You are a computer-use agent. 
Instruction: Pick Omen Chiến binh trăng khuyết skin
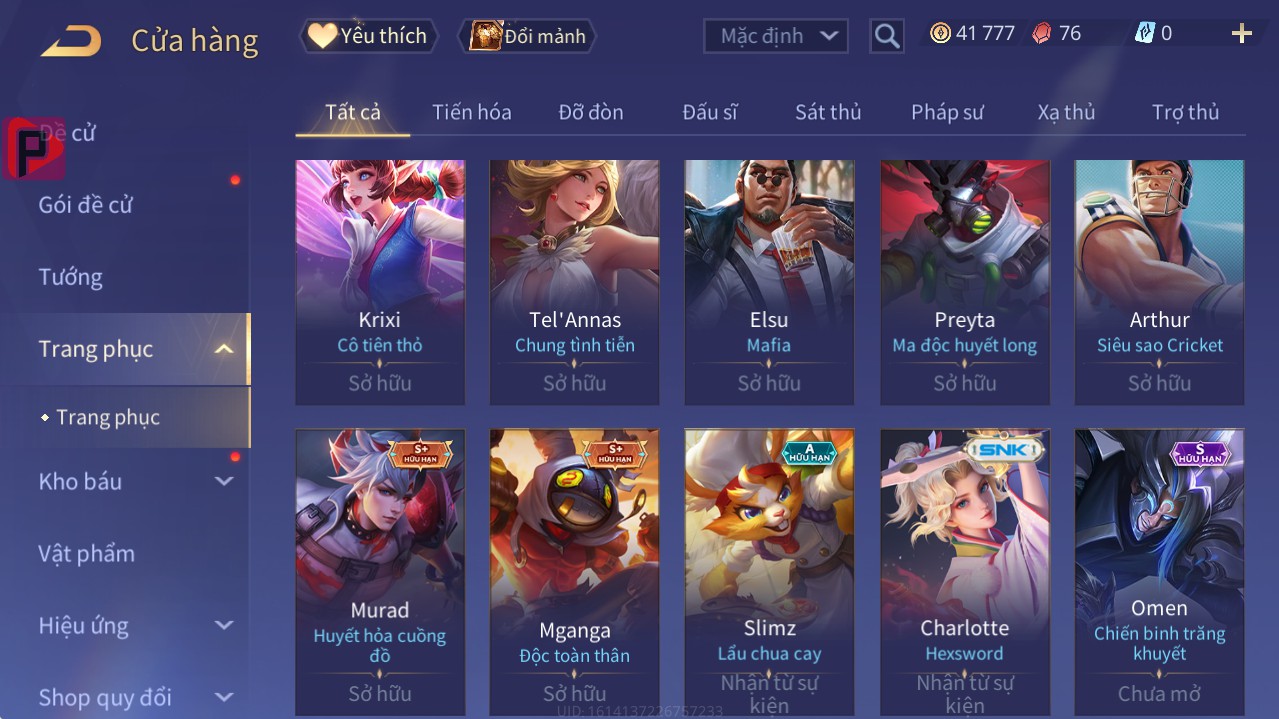1159,570
